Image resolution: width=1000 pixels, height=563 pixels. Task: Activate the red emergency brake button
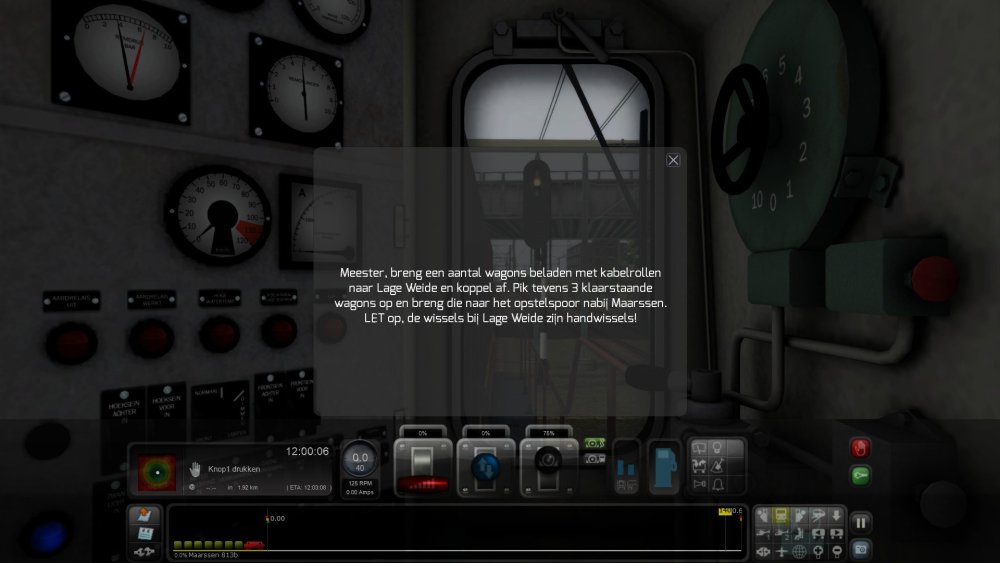(860, 448)
